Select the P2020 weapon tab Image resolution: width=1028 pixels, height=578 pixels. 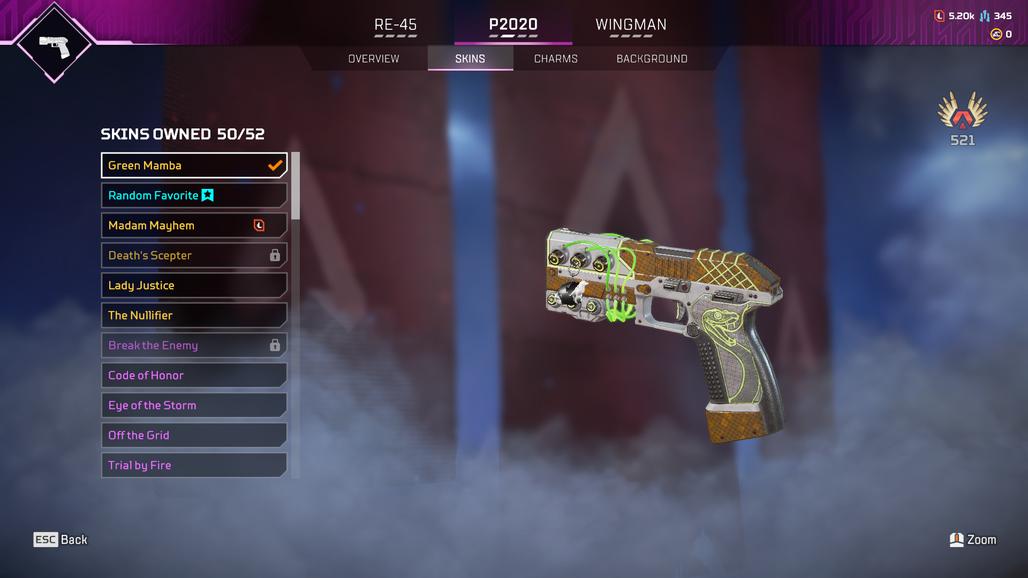tap(513, 25)
